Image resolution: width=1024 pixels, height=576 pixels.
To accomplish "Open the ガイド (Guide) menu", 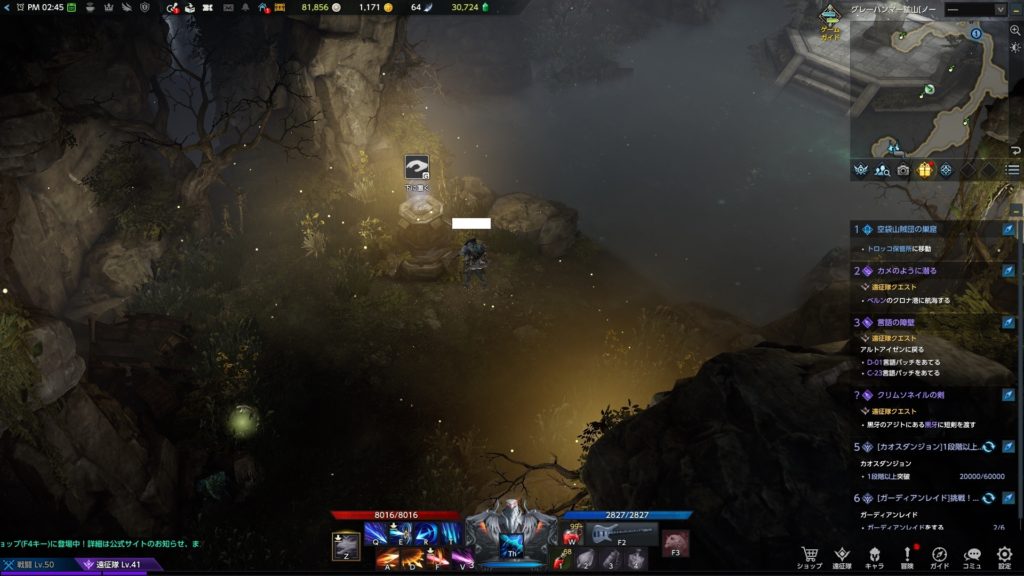I will point(940,555).
